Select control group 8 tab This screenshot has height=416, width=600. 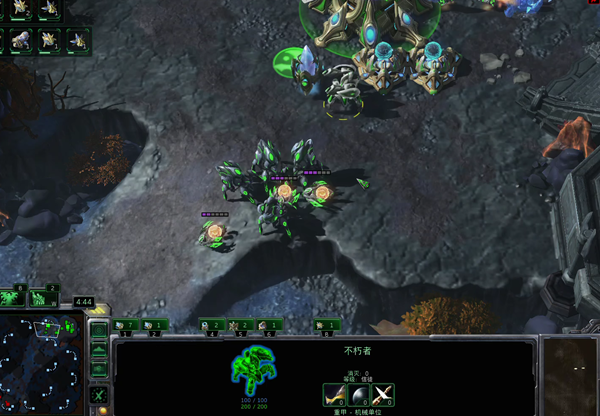(326, 324)
